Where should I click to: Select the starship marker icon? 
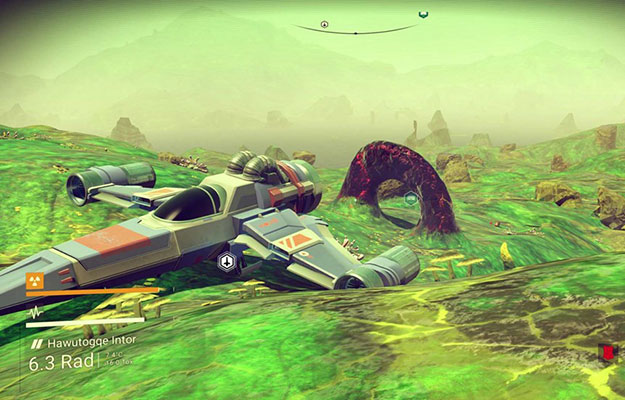[227, 263]
